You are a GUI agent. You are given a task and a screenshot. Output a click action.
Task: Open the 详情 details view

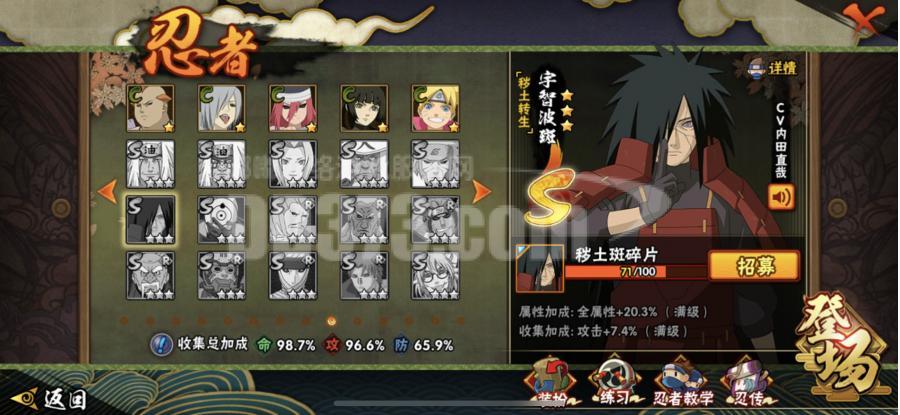[775, 69]
